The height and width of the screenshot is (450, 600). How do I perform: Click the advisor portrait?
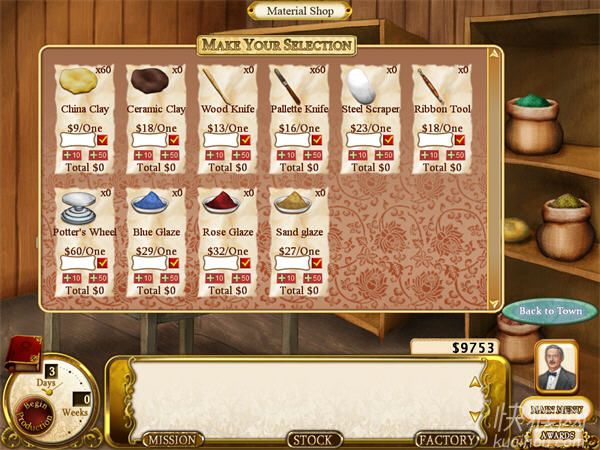point(556,367)
